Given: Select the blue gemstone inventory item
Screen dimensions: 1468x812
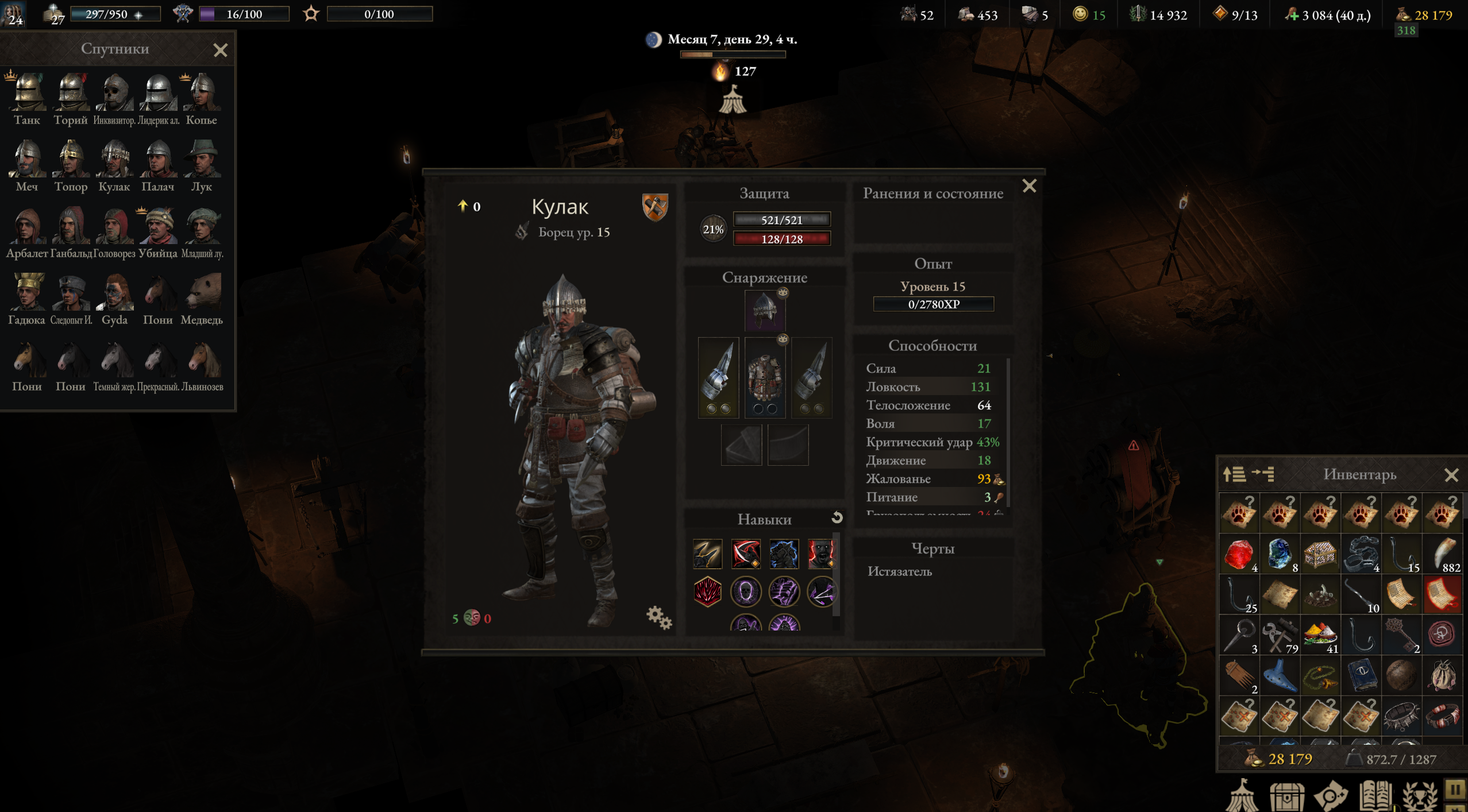Looking at the screenshot, I should coord(1280,554).
